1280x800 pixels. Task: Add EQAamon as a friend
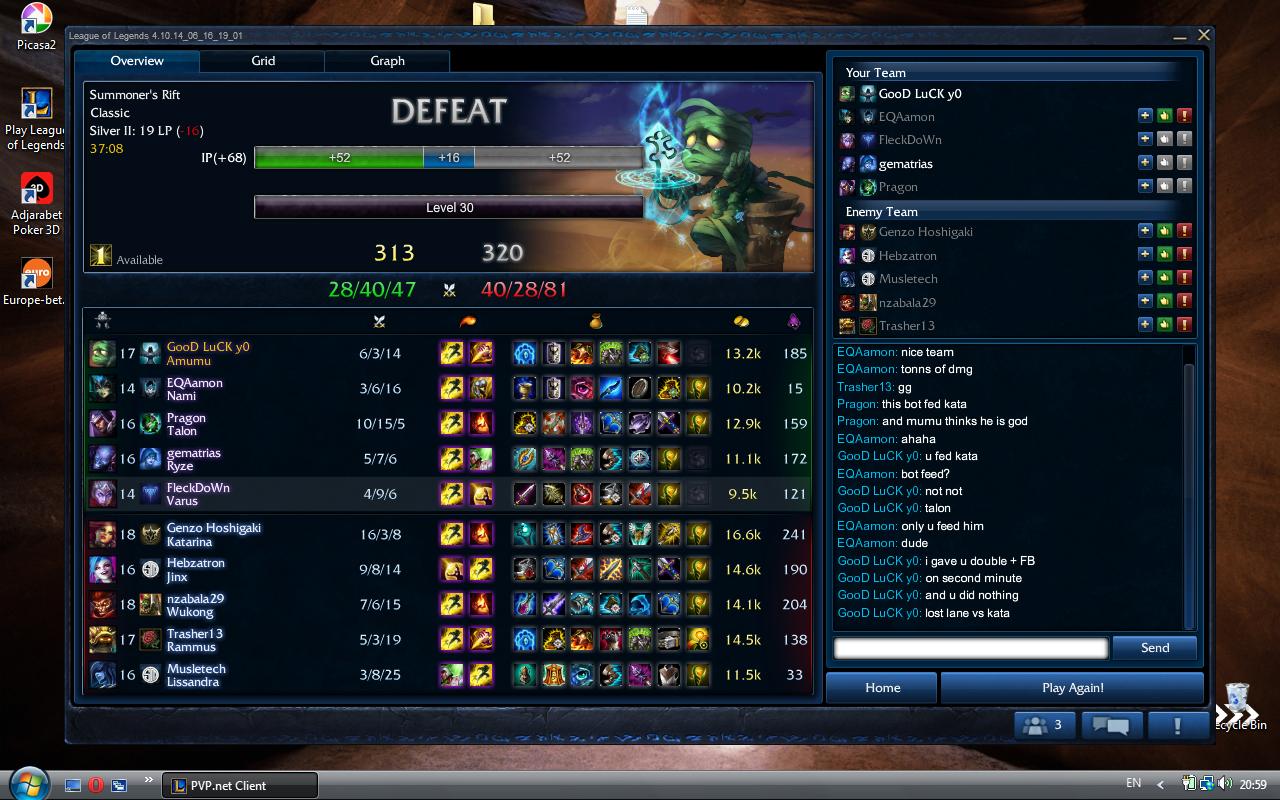pyautogui.click(x=1145, y=116)
